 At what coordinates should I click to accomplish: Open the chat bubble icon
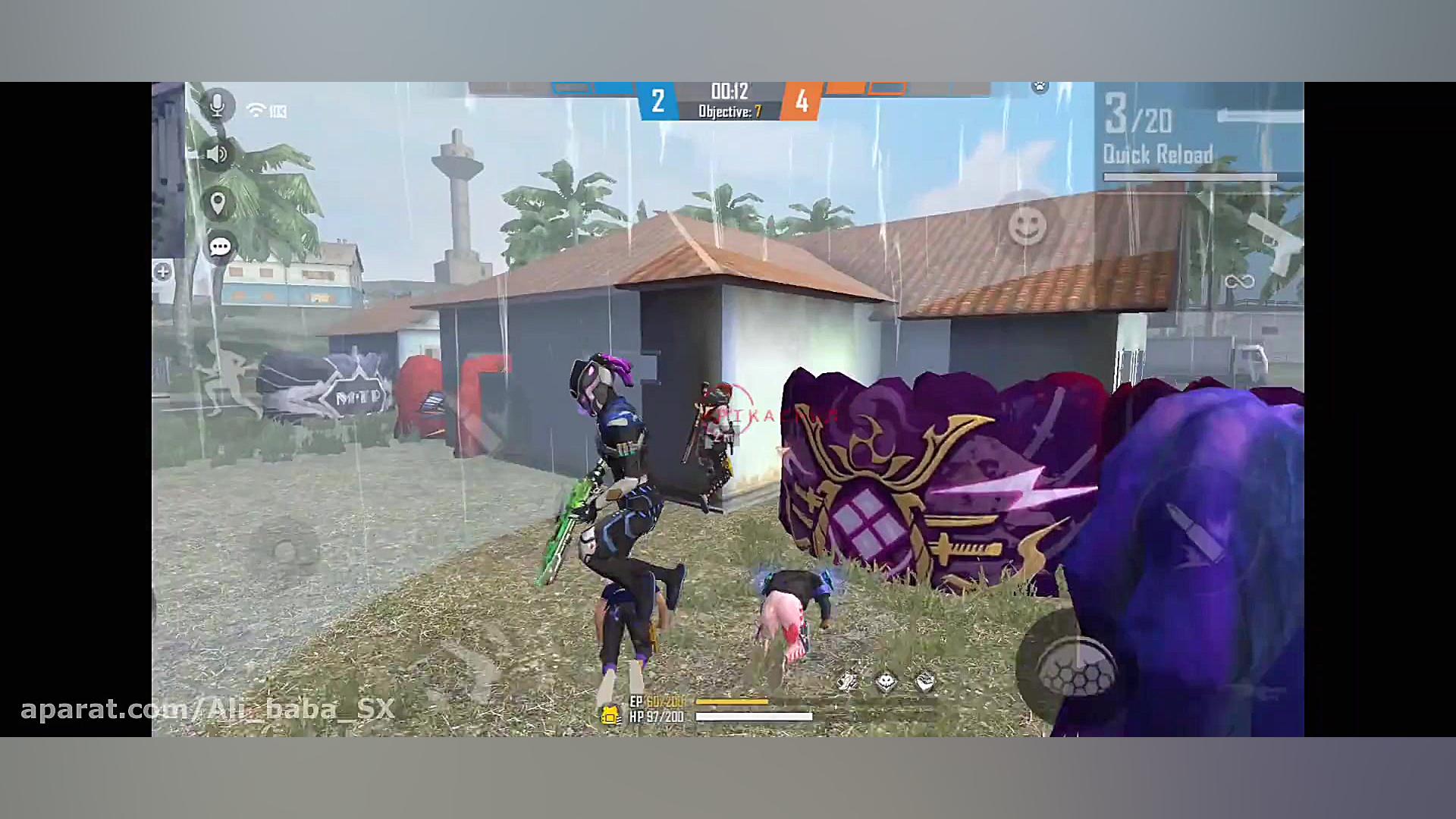(x=220, y=246)
